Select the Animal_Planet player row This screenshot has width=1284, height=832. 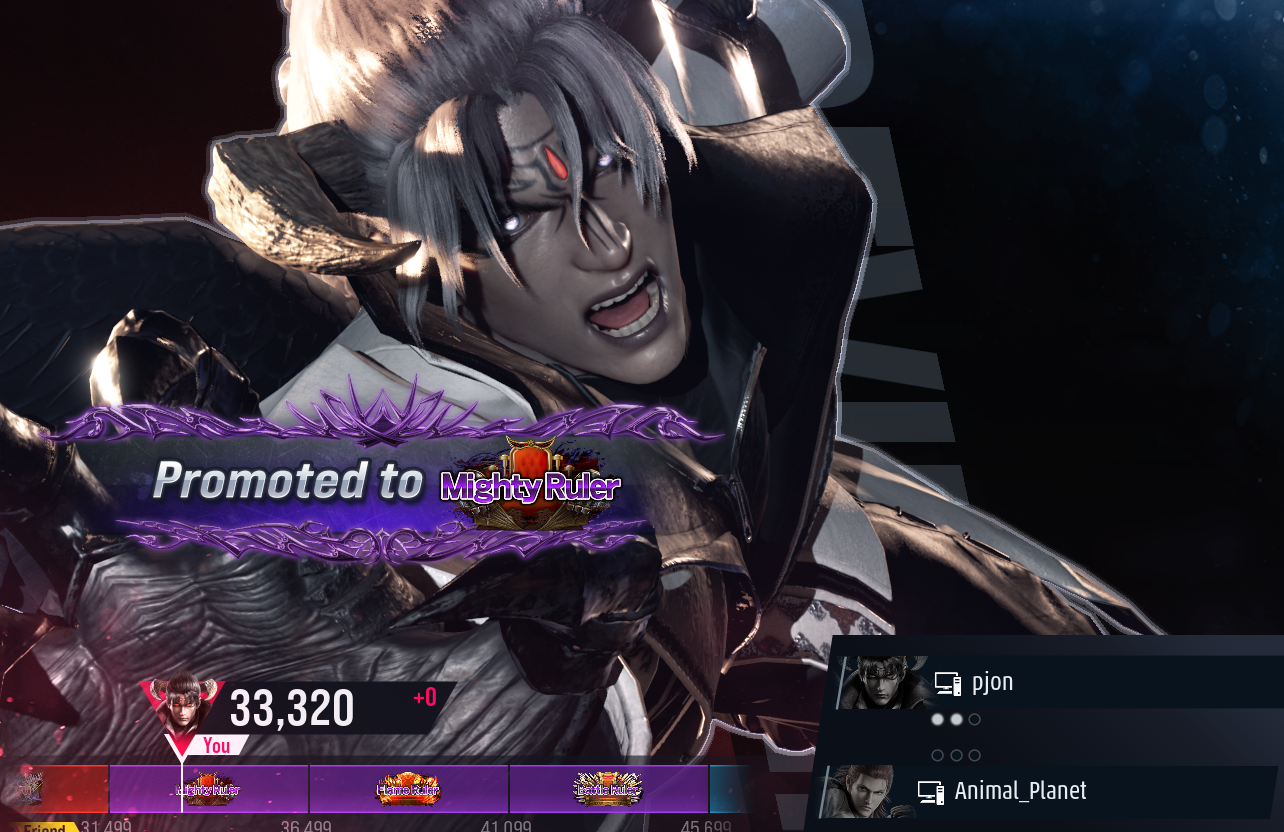click(1050, 791)
